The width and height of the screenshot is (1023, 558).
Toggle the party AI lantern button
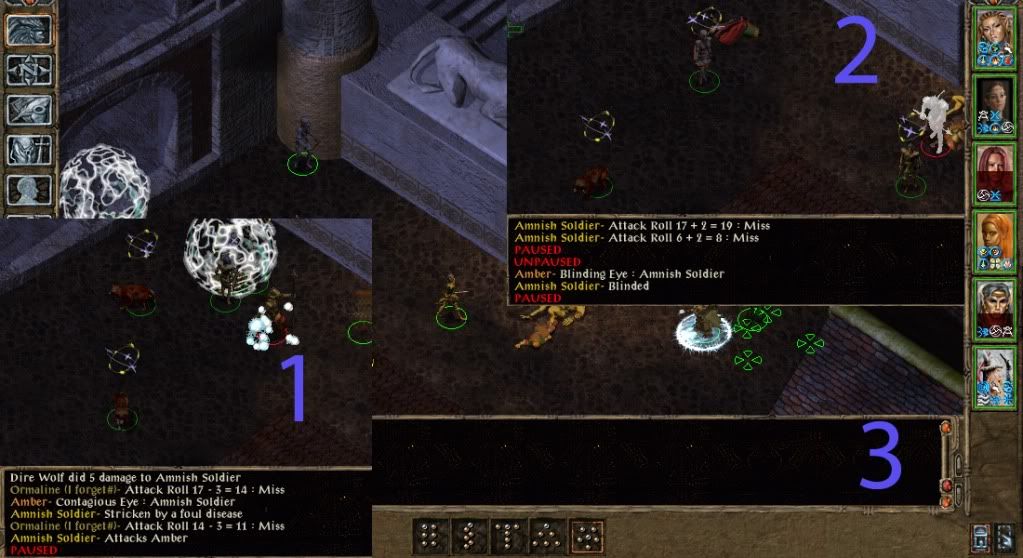(x=982, y=537)
